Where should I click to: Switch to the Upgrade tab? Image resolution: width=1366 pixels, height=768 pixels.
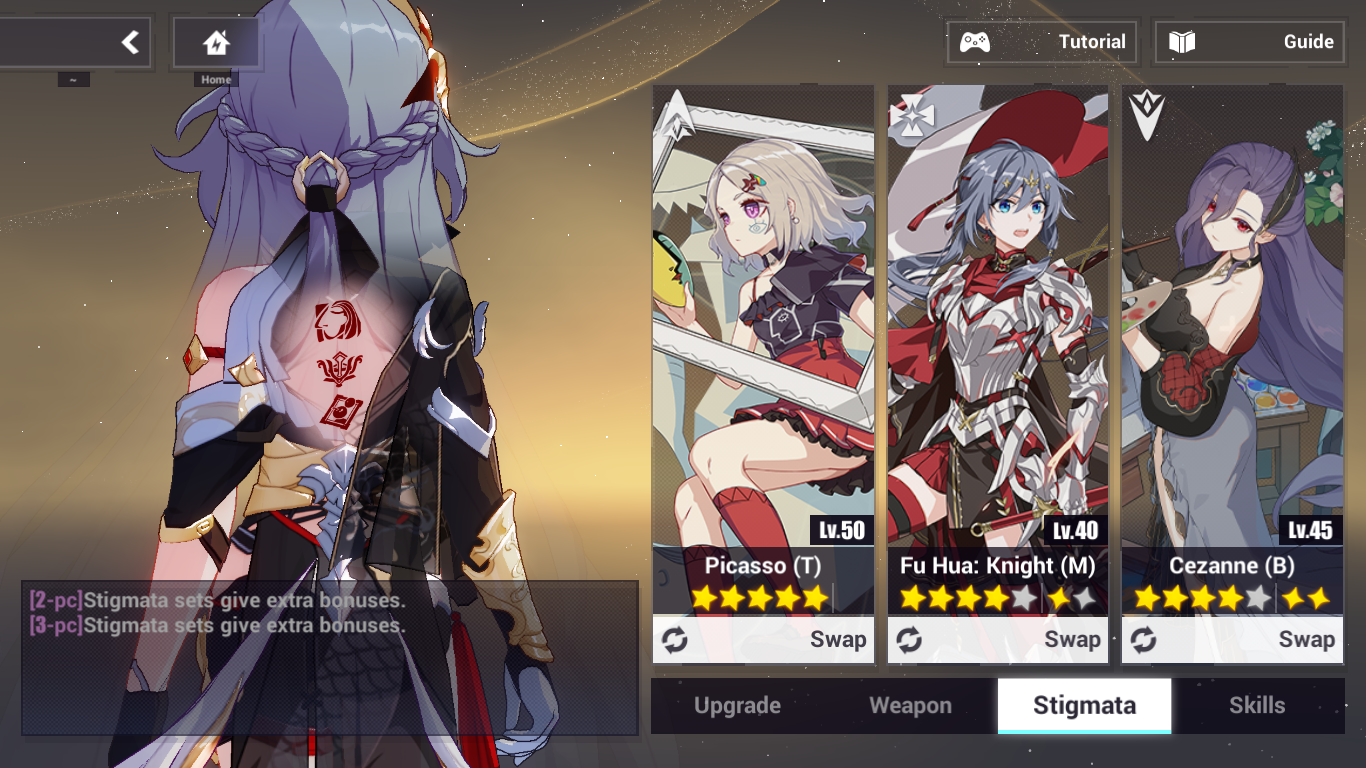[x=736, y=705]
